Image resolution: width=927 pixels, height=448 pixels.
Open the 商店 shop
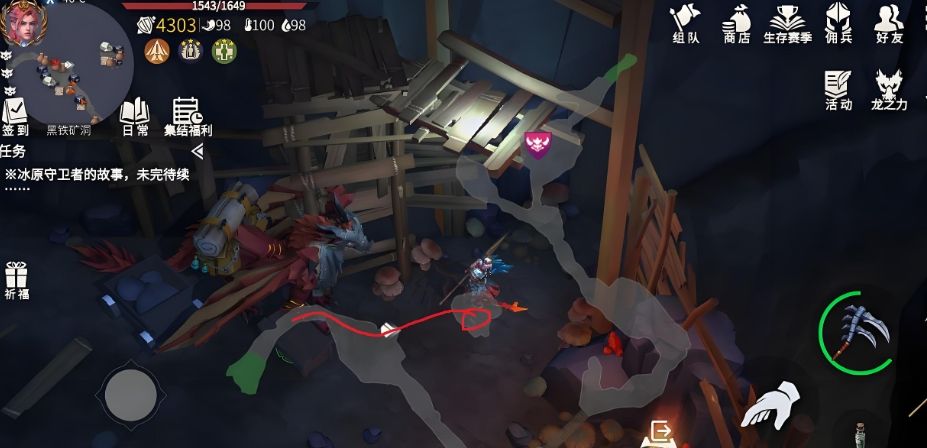tap(737, 23)
